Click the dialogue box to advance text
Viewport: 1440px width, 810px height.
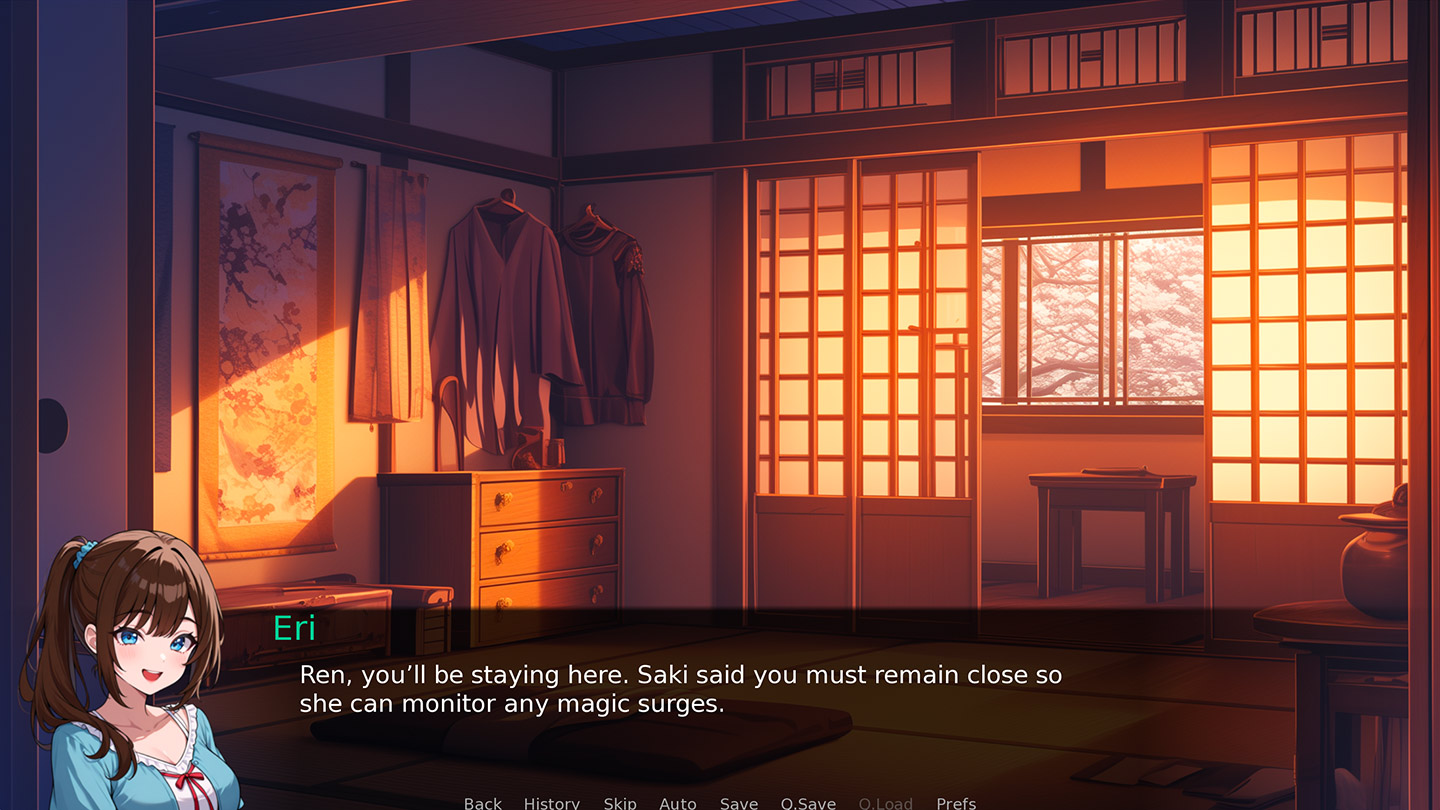pyautogui.click(x=700, y=690)
